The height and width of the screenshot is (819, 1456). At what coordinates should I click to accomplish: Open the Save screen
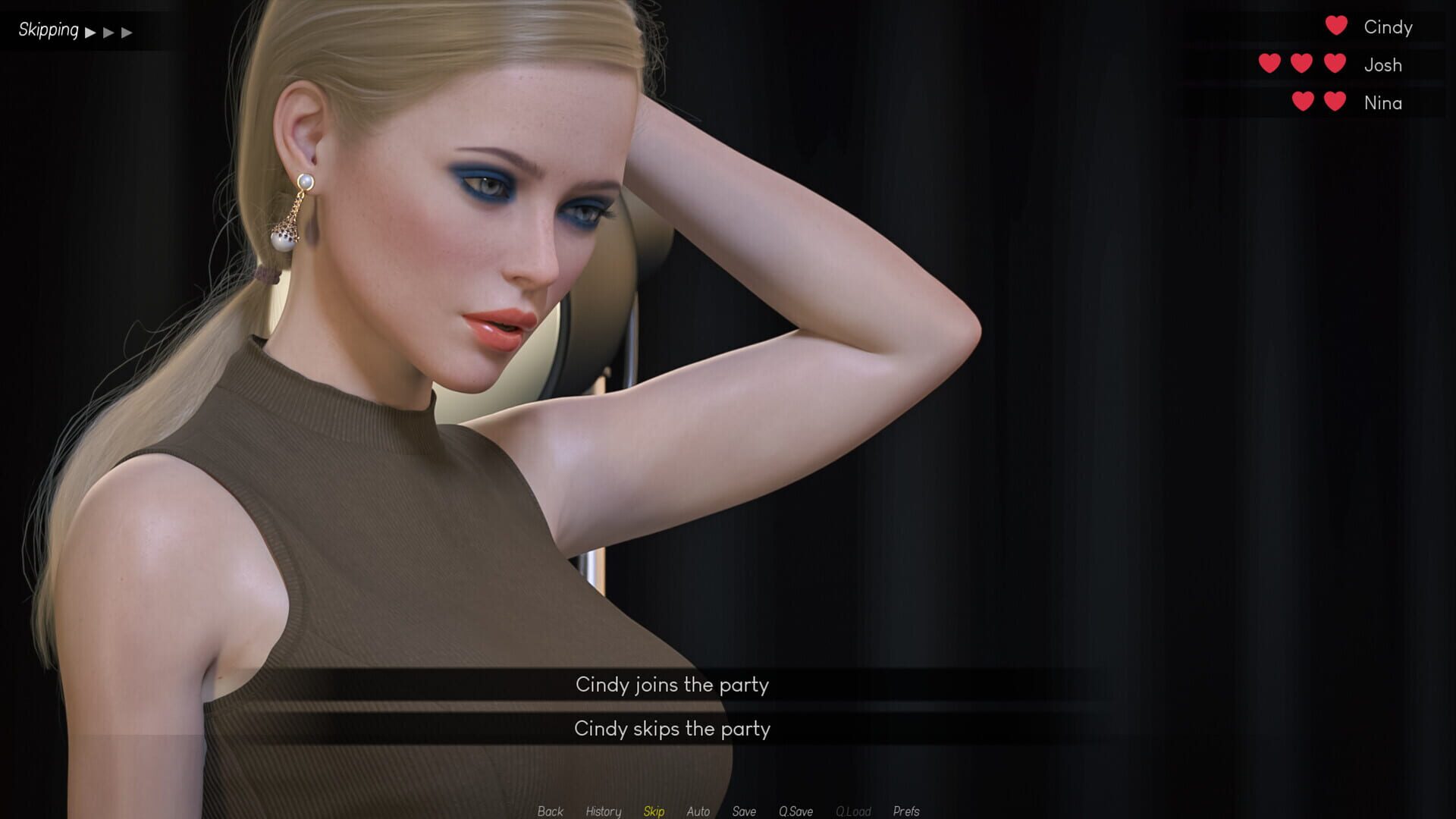(x=744, y=811)
